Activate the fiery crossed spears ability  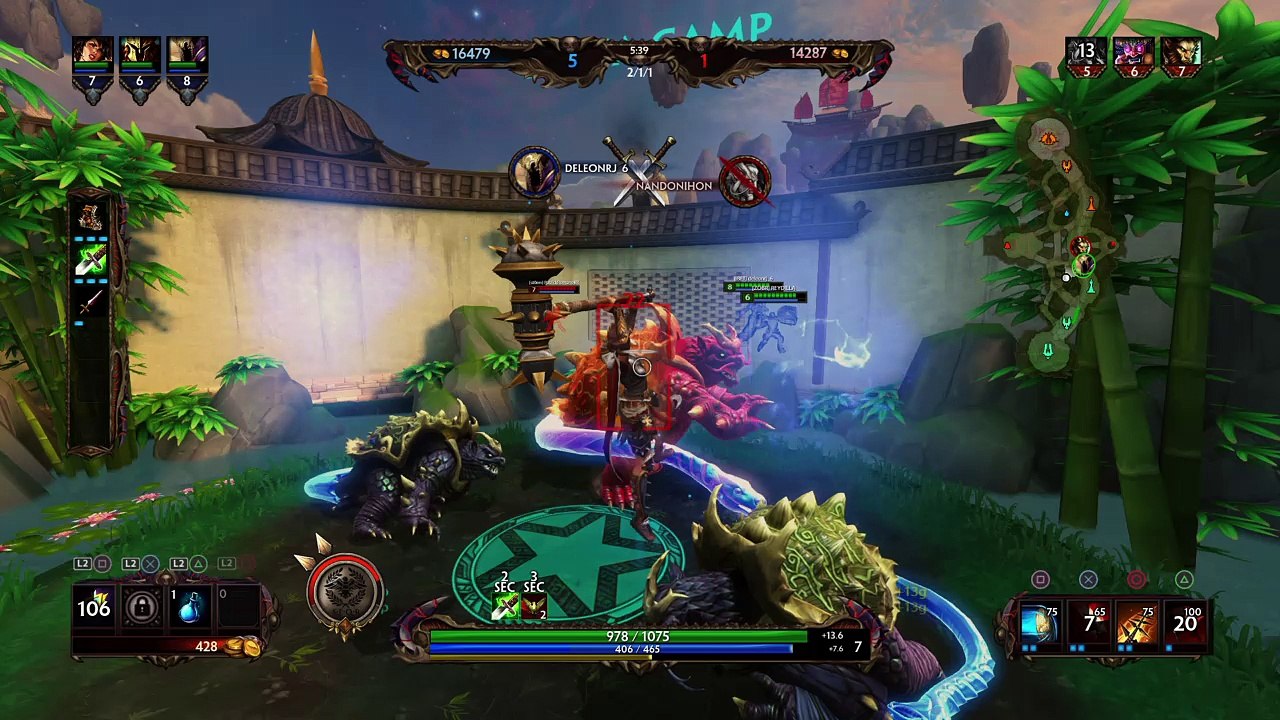1136,624
